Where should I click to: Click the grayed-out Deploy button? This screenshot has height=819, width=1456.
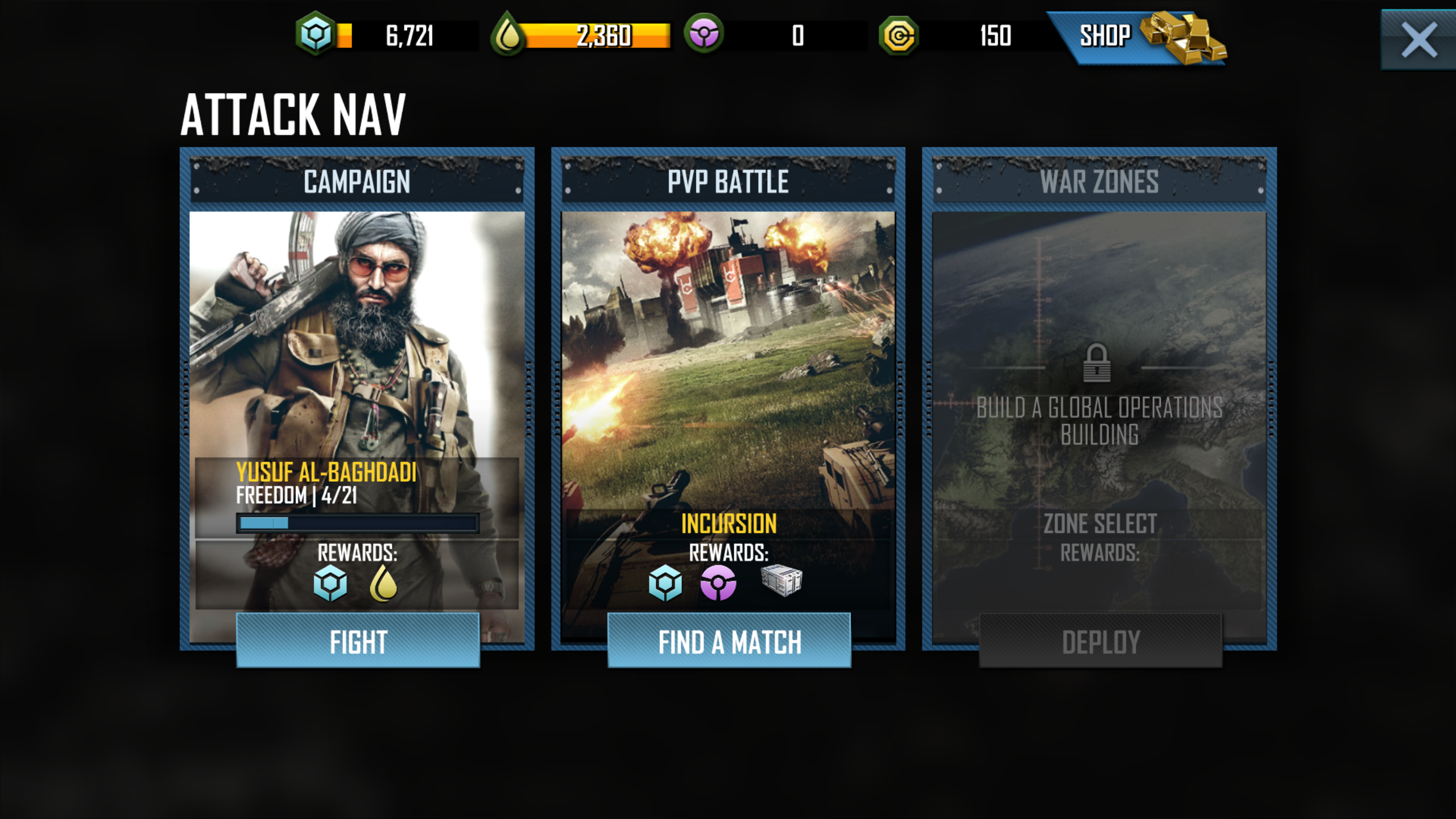[1100, 641]
